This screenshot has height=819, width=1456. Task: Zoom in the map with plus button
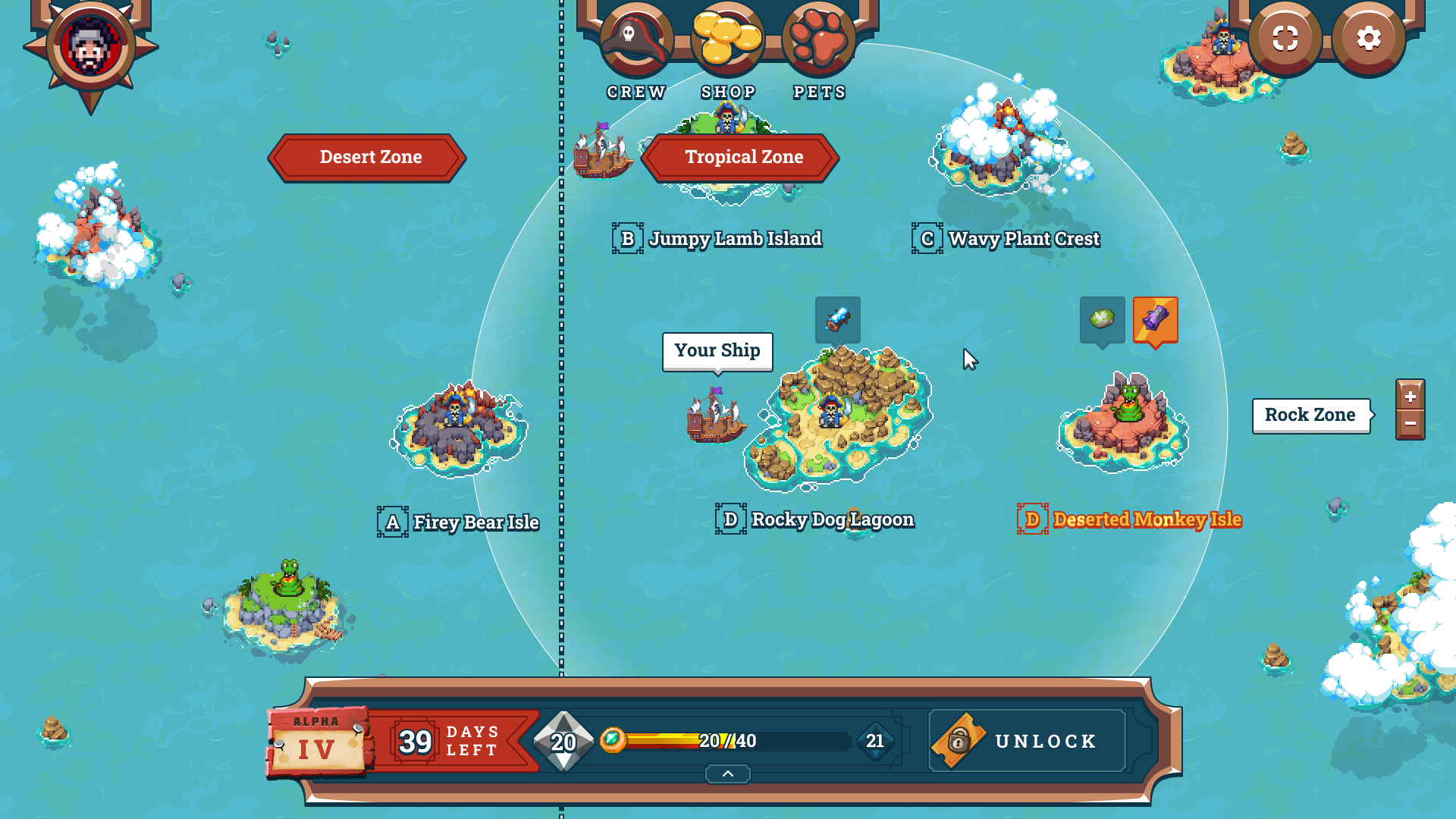tap(1410, 396)
